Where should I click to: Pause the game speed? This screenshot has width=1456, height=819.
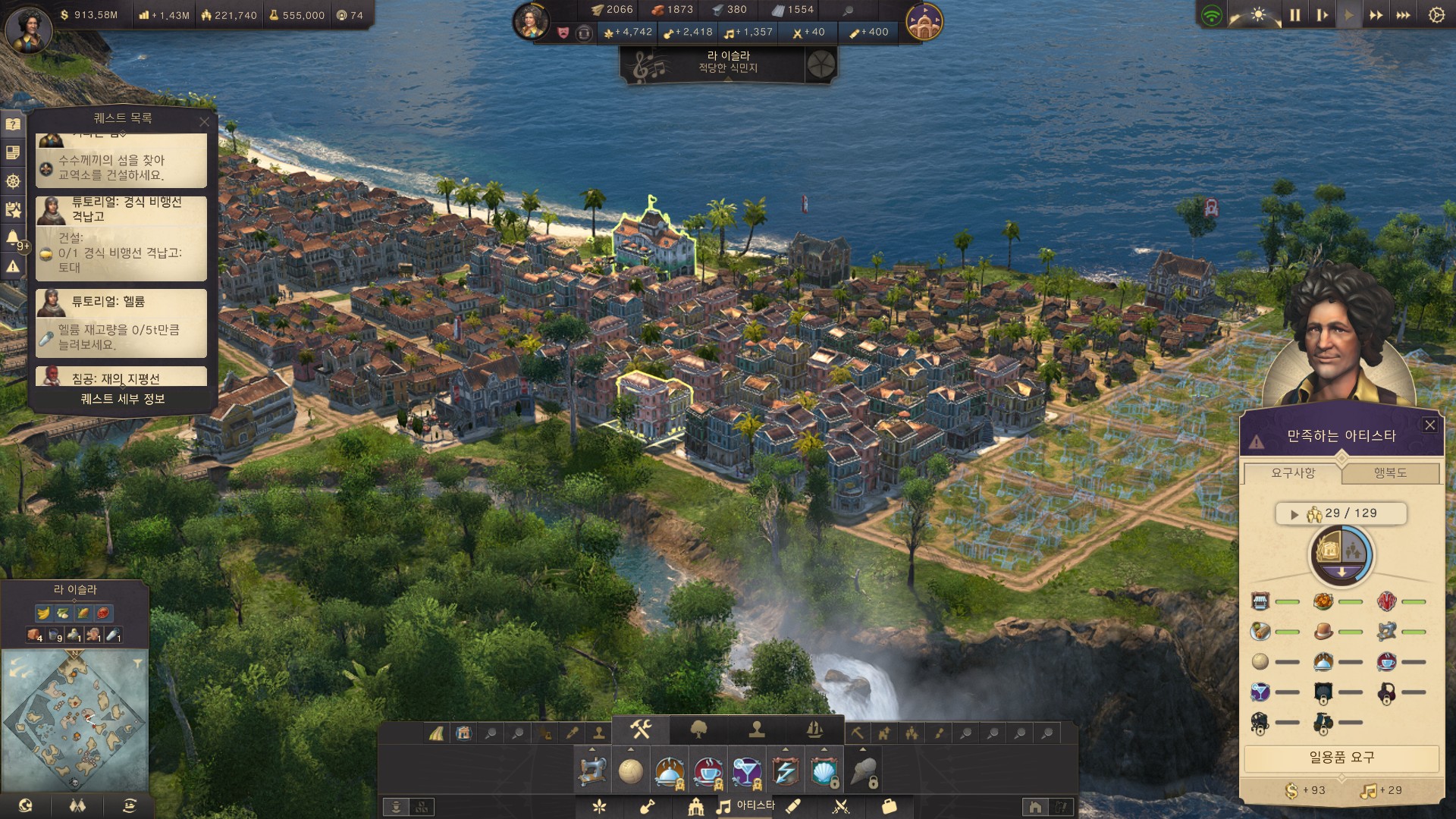pyautogui.click(x=1294, y=15)
